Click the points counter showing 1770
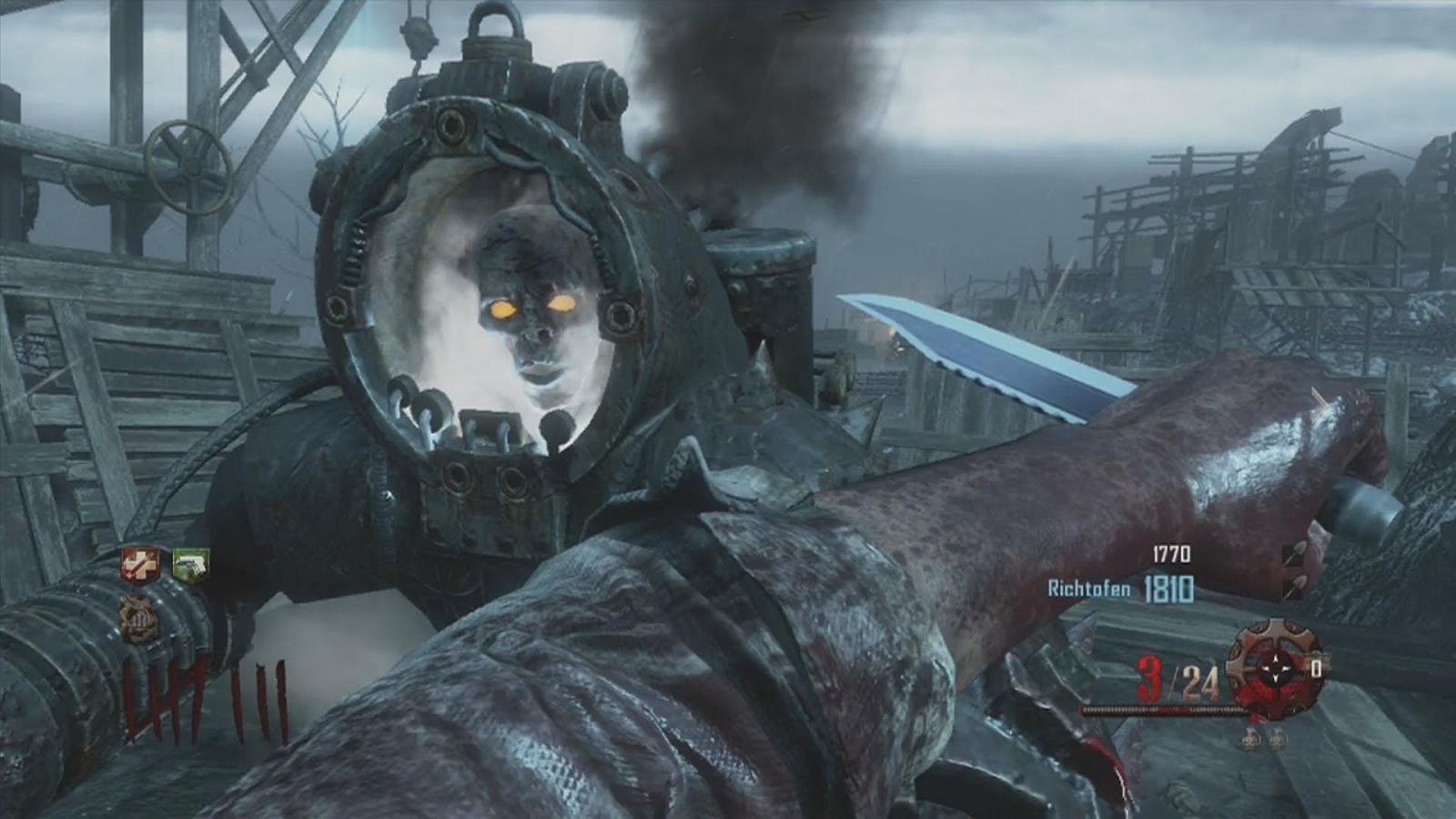The height and width of the screenshot is (819, 1456). pyautogui.click(x=1170, y=554)
